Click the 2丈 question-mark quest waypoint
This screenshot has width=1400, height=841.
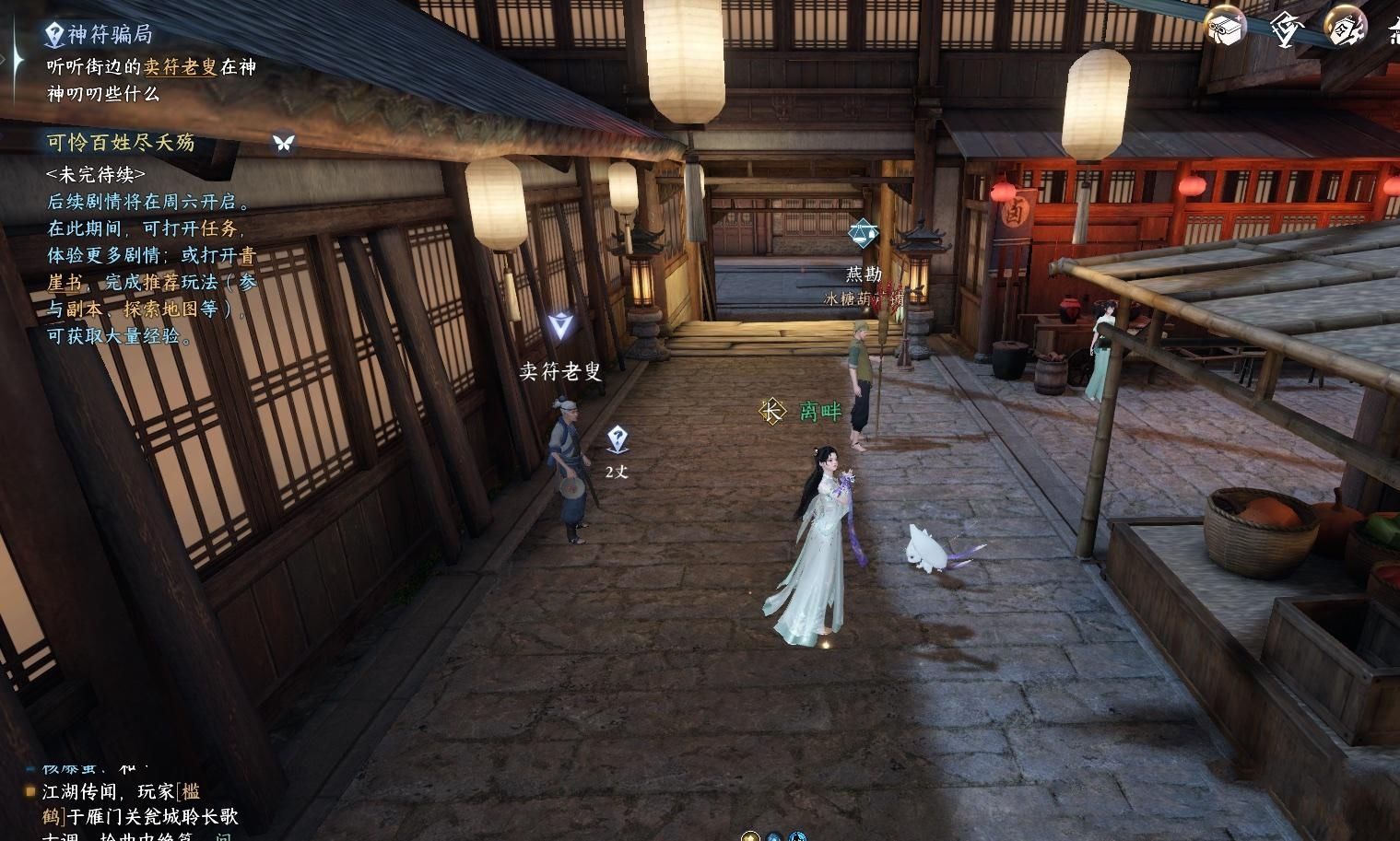618,440
